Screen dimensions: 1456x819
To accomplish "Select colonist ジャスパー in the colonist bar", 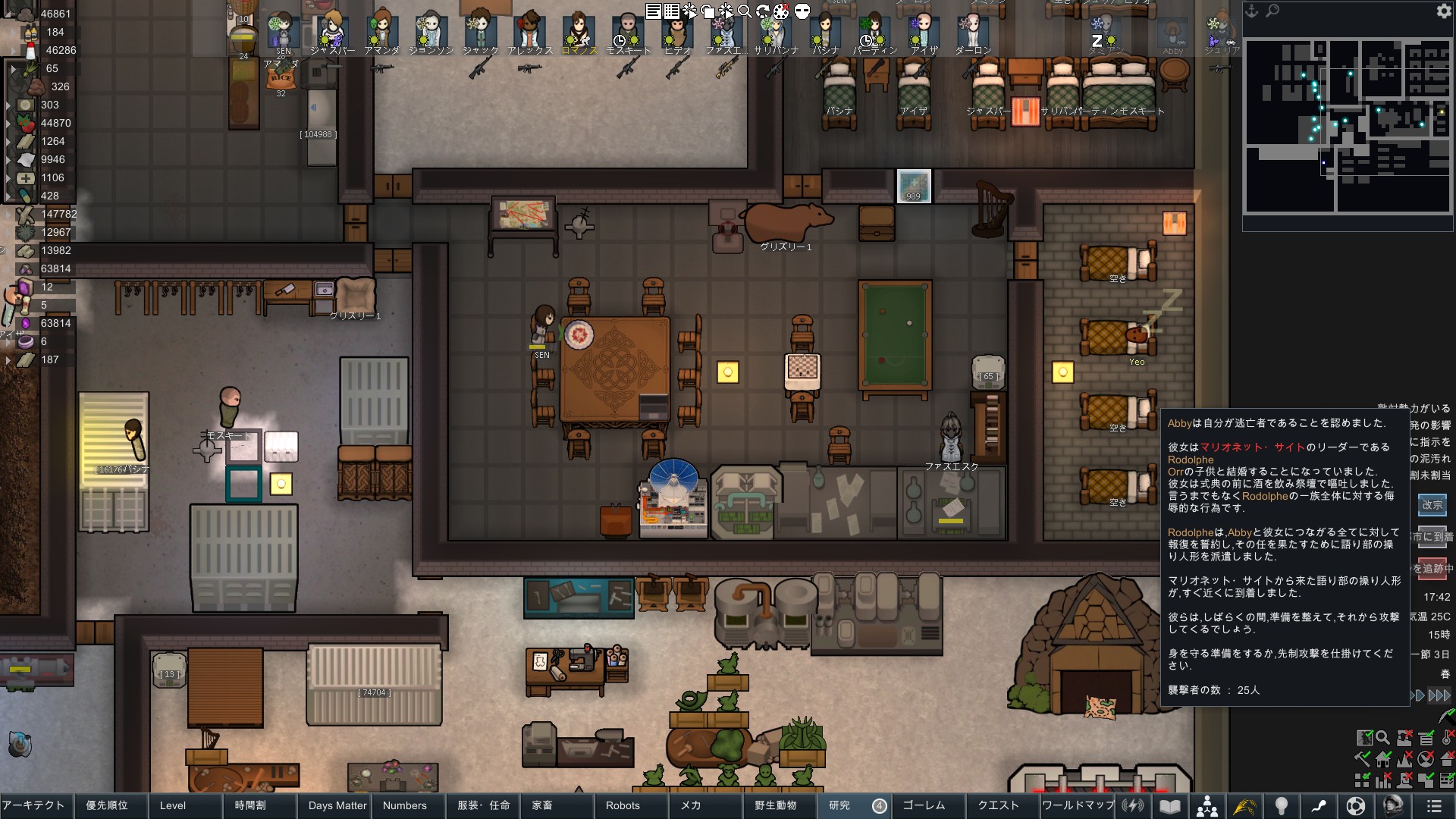I will click(x=332, y=32).
